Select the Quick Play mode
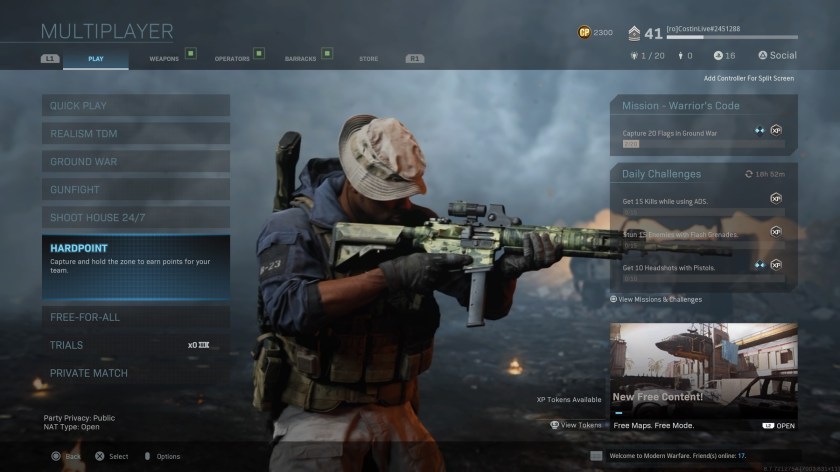Image resolution: width=840 pixels, height=472 pixels. [135, 105]
